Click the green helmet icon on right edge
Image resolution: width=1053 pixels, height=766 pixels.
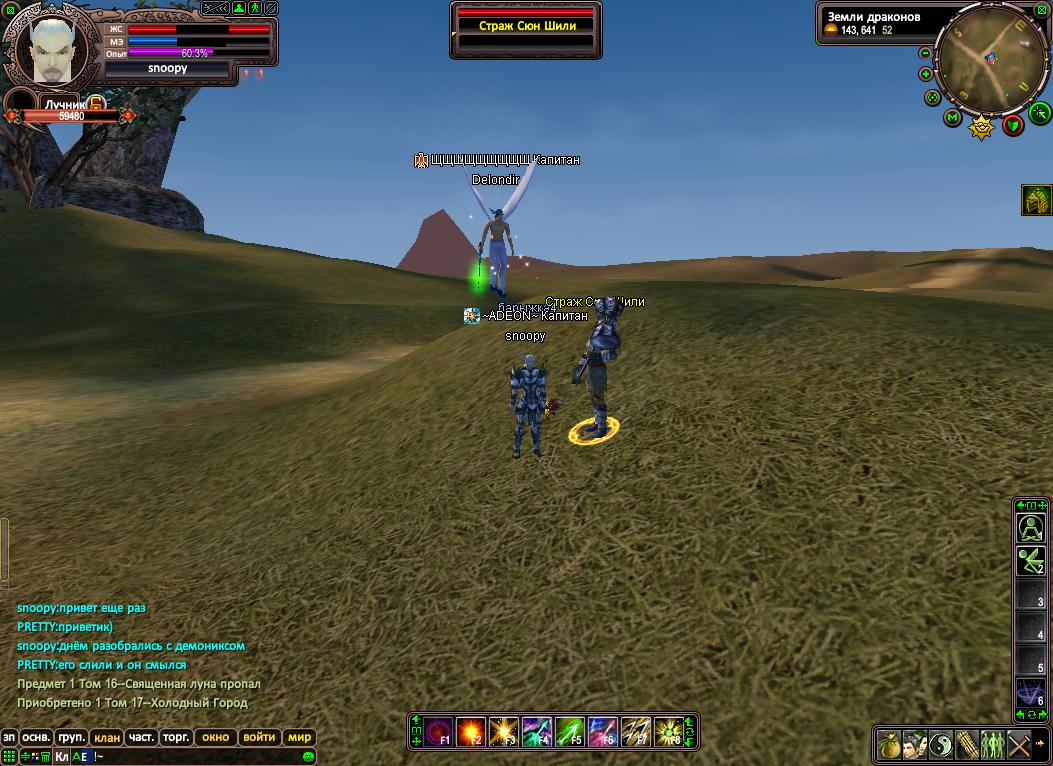point(1036,200)
